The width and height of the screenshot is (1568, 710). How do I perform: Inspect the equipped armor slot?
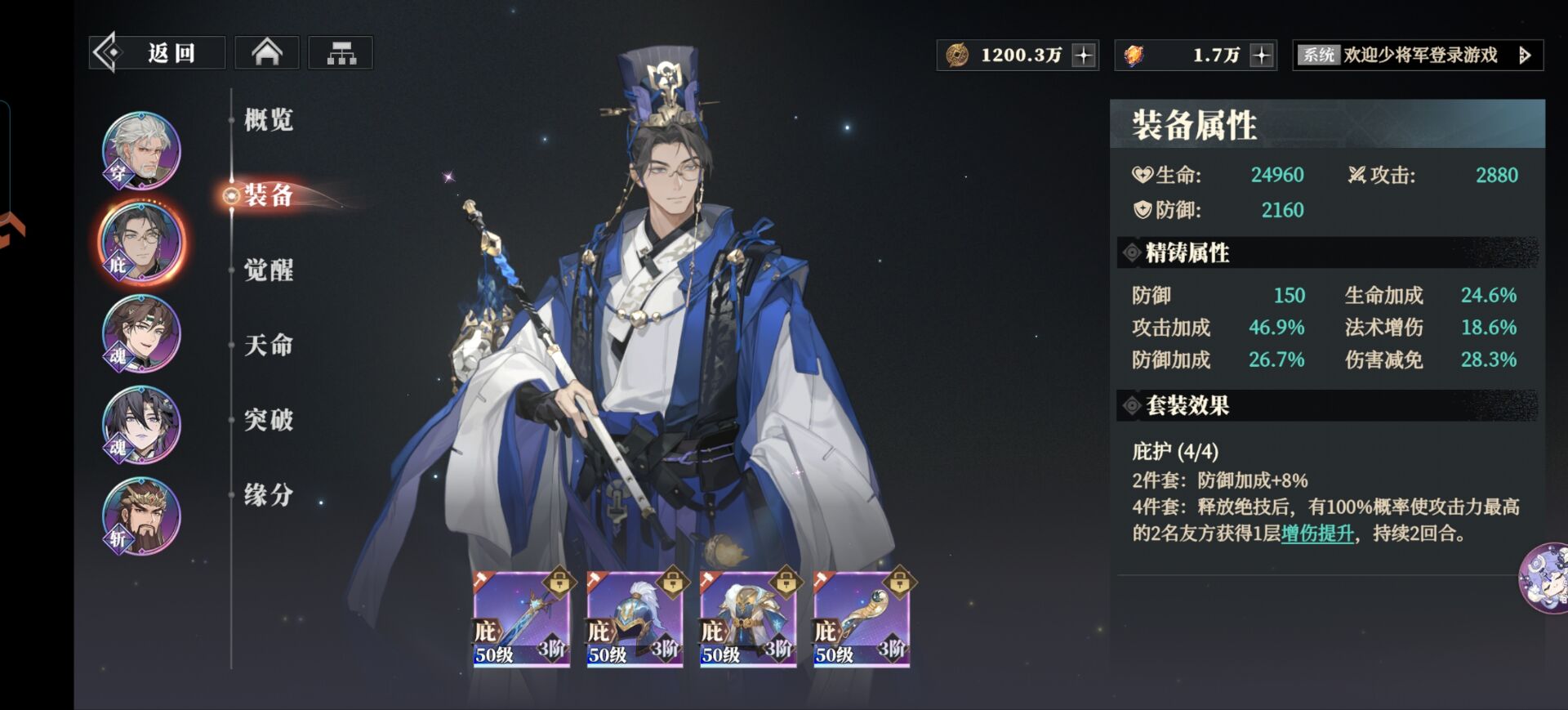tap(748, 618)
